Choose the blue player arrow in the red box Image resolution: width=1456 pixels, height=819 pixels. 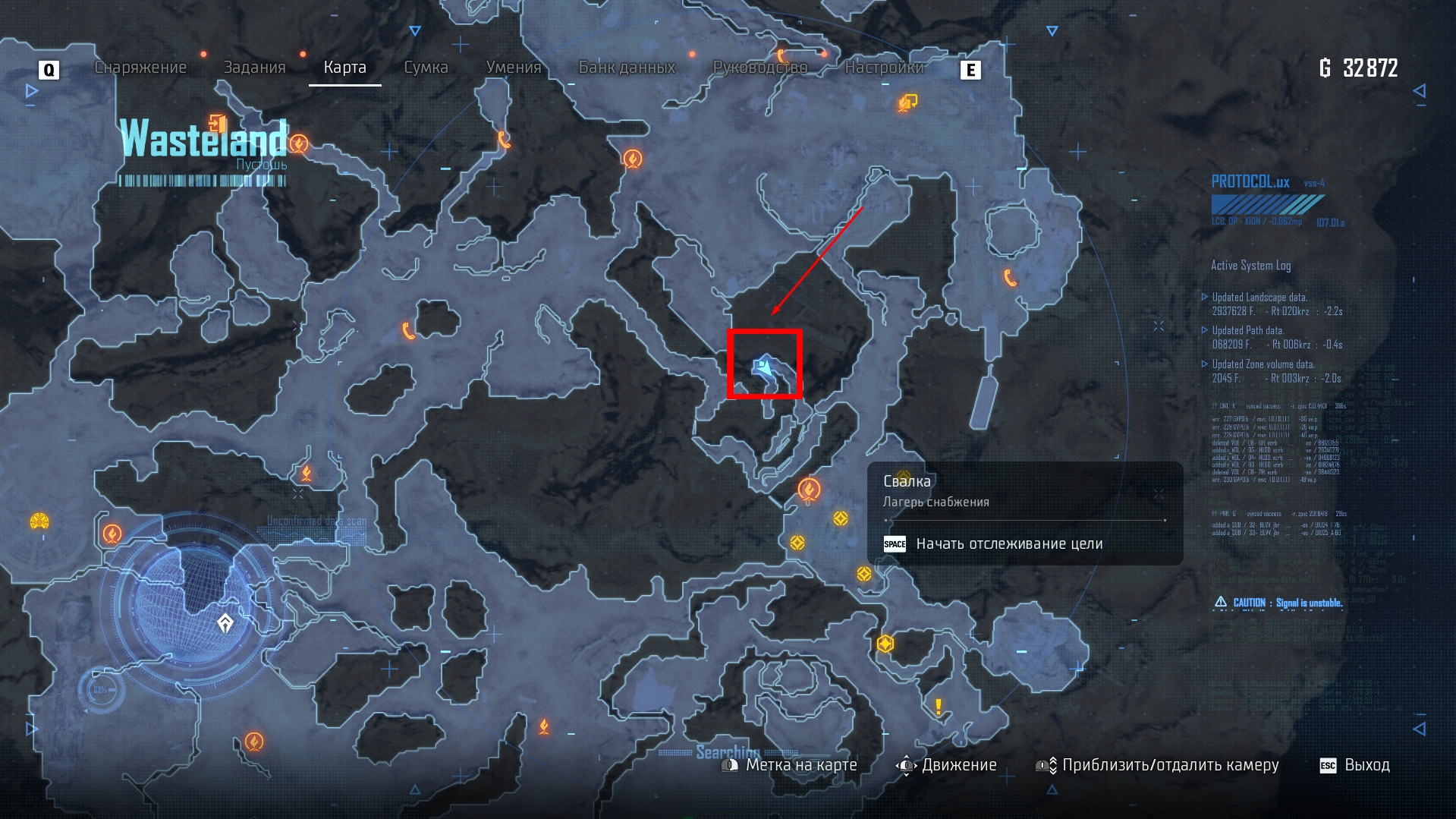tap(763, 367)
